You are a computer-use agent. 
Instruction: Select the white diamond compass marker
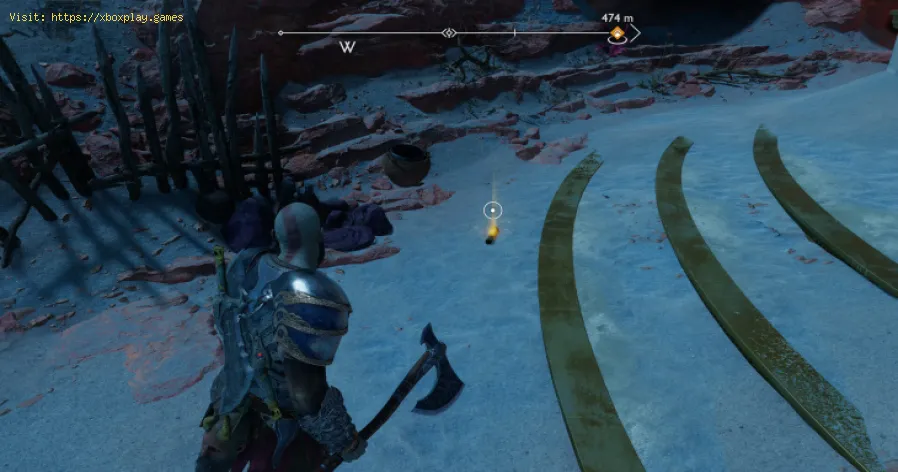450,33
